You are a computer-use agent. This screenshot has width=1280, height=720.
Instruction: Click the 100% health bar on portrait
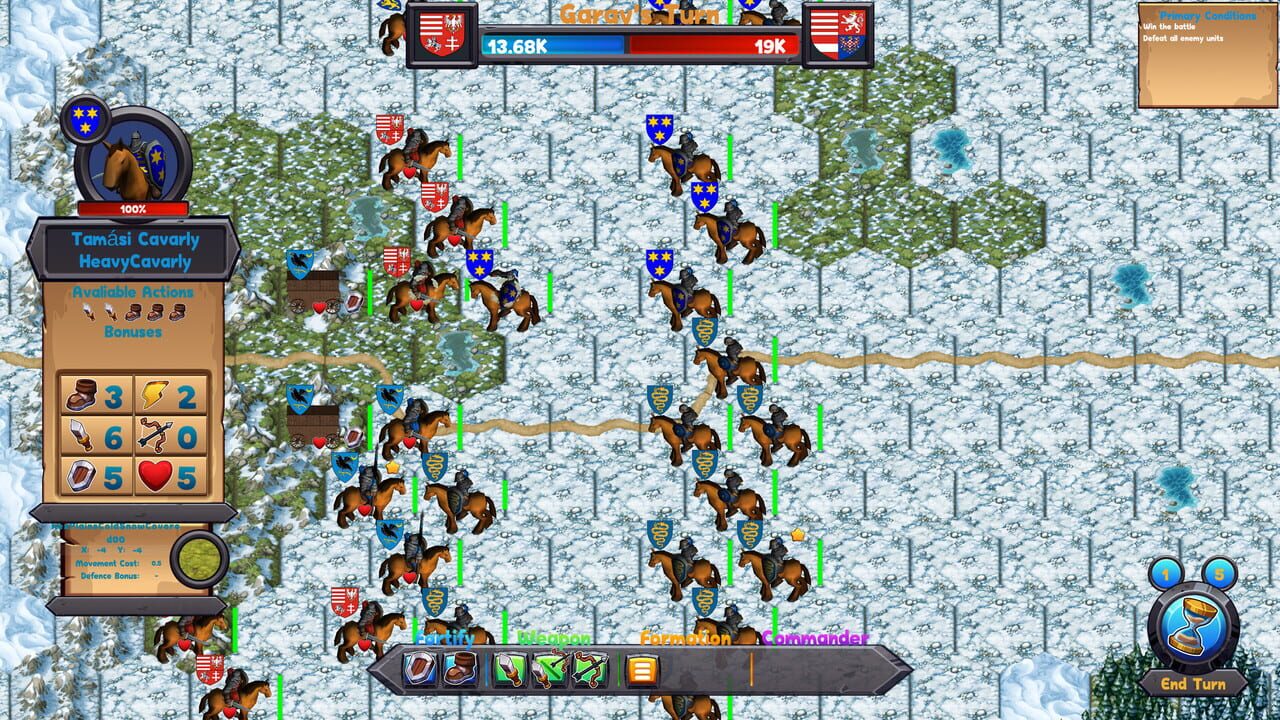coord(130,209)
